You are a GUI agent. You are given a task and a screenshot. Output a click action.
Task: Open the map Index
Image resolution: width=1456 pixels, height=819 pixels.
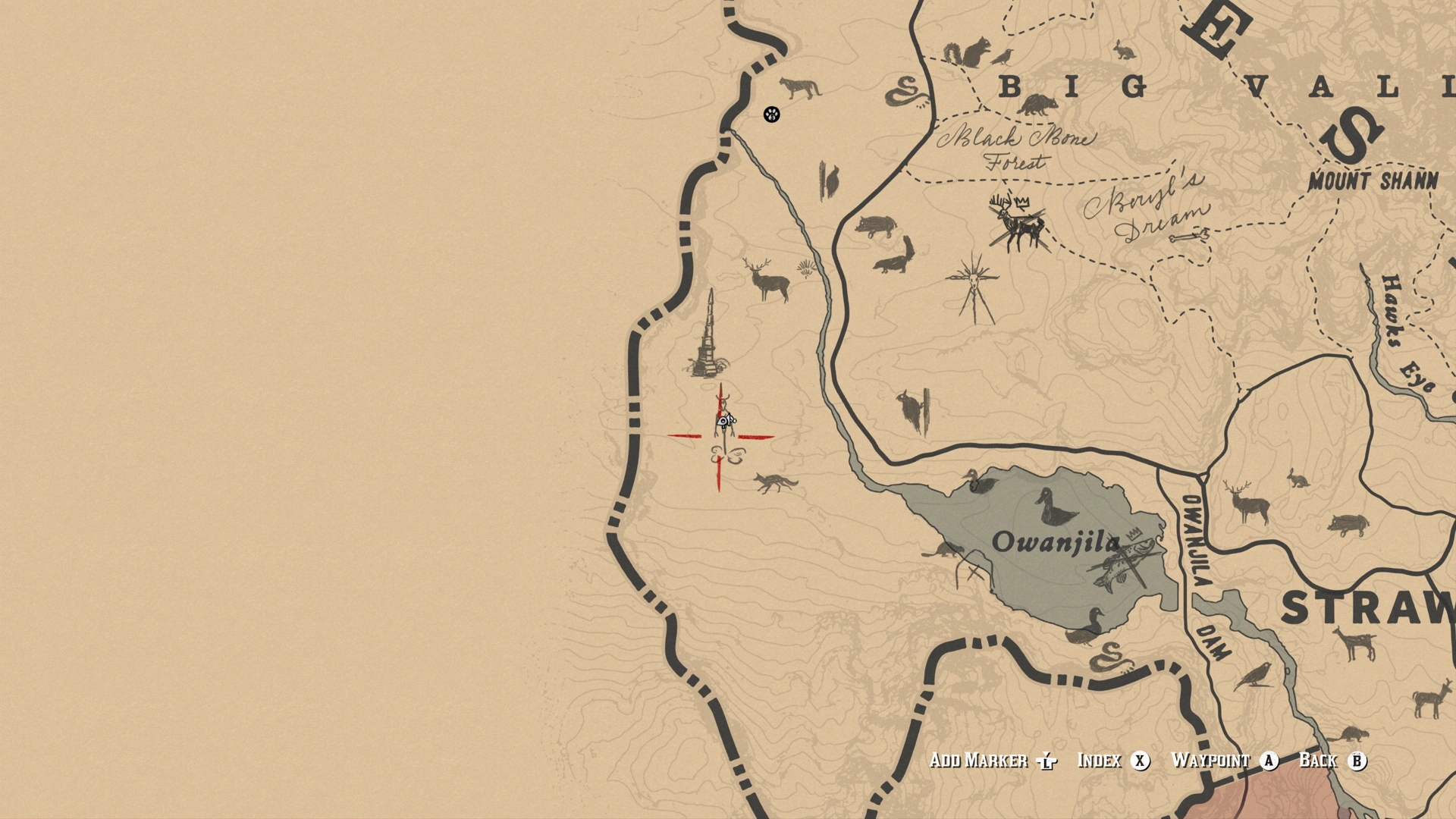pyautogui.click(x=1101, y=761)
